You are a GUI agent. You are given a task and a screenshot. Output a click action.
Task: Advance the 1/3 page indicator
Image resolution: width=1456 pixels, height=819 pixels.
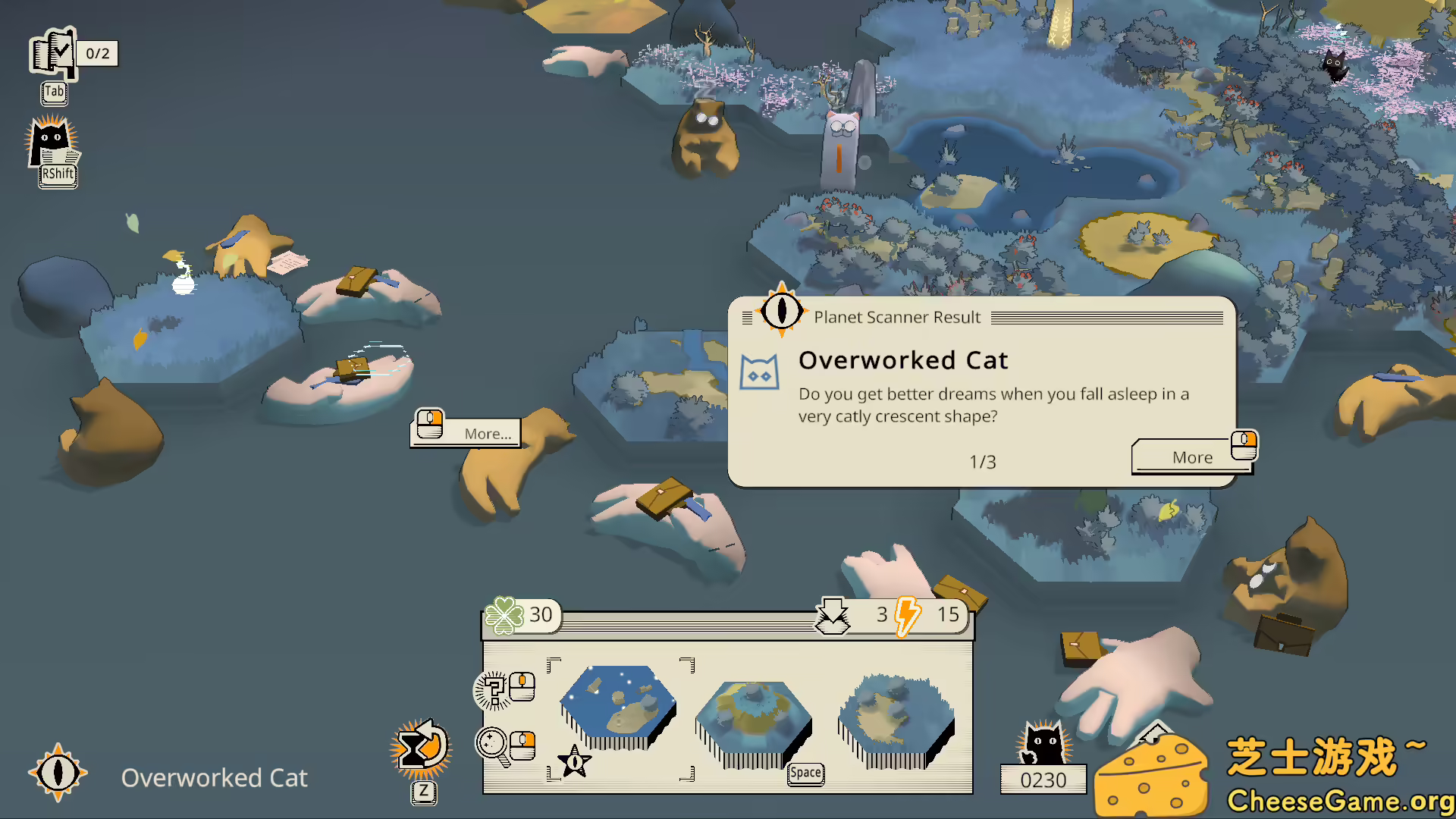pyautogui.click(x=983, y=461)
